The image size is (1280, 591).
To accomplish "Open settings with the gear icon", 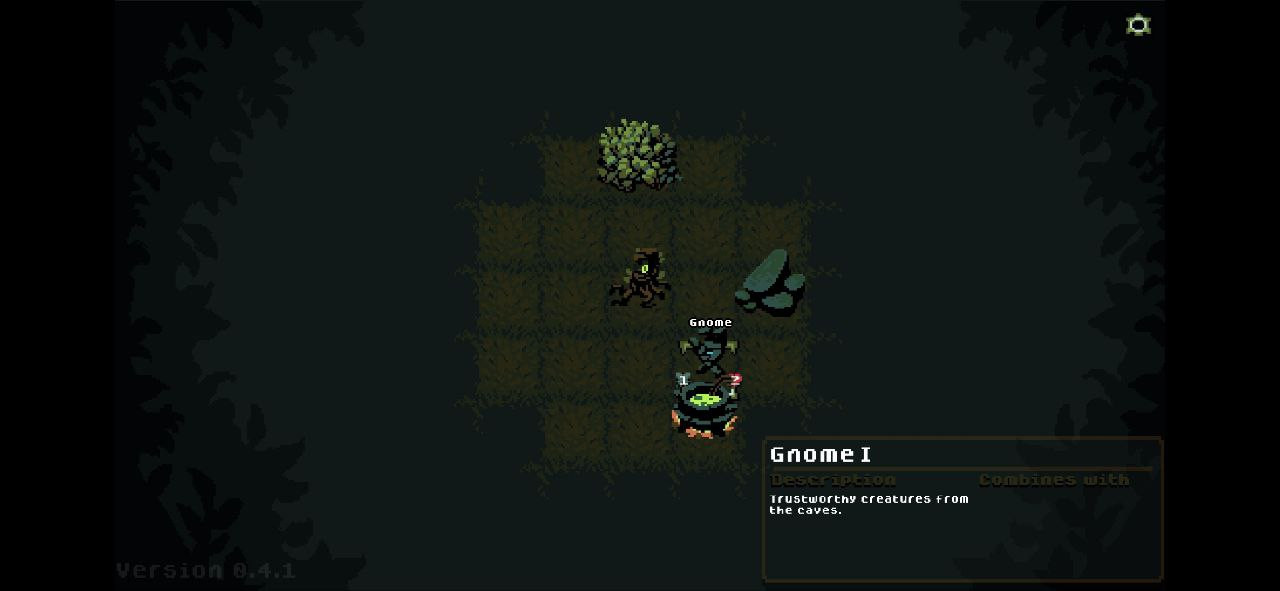I will click(1138, 25).
